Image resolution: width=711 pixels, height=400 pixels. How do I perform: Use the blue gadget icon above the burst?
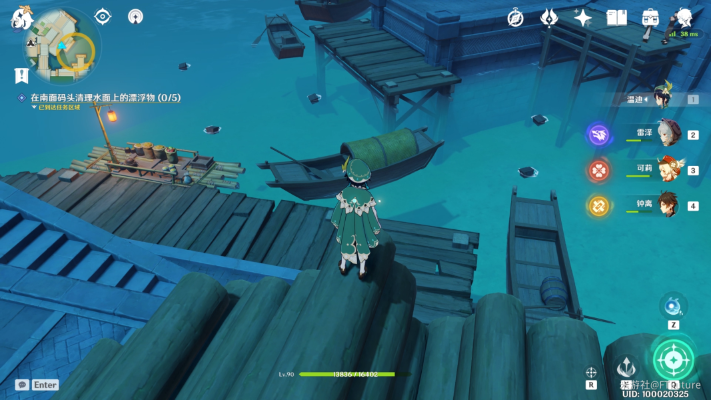(673, 305)
